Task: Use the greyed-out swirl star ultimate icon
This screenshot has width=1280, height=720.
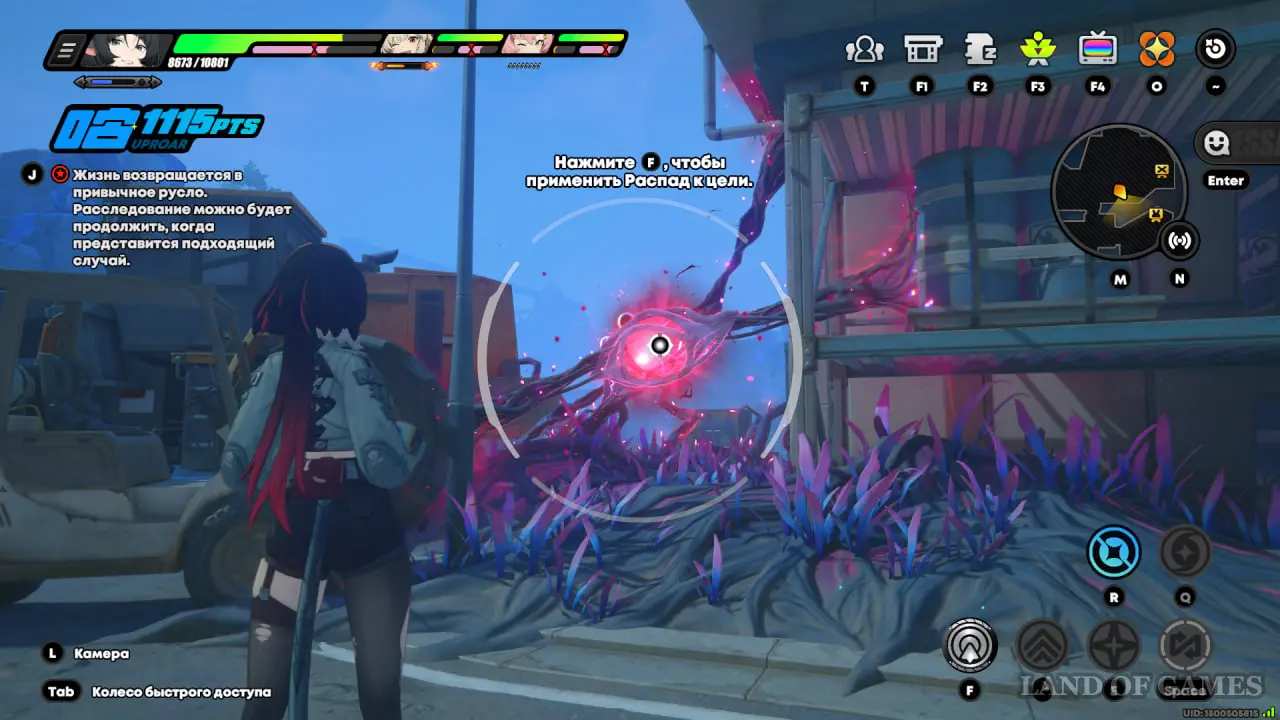Action: [x=1185, y=552]
